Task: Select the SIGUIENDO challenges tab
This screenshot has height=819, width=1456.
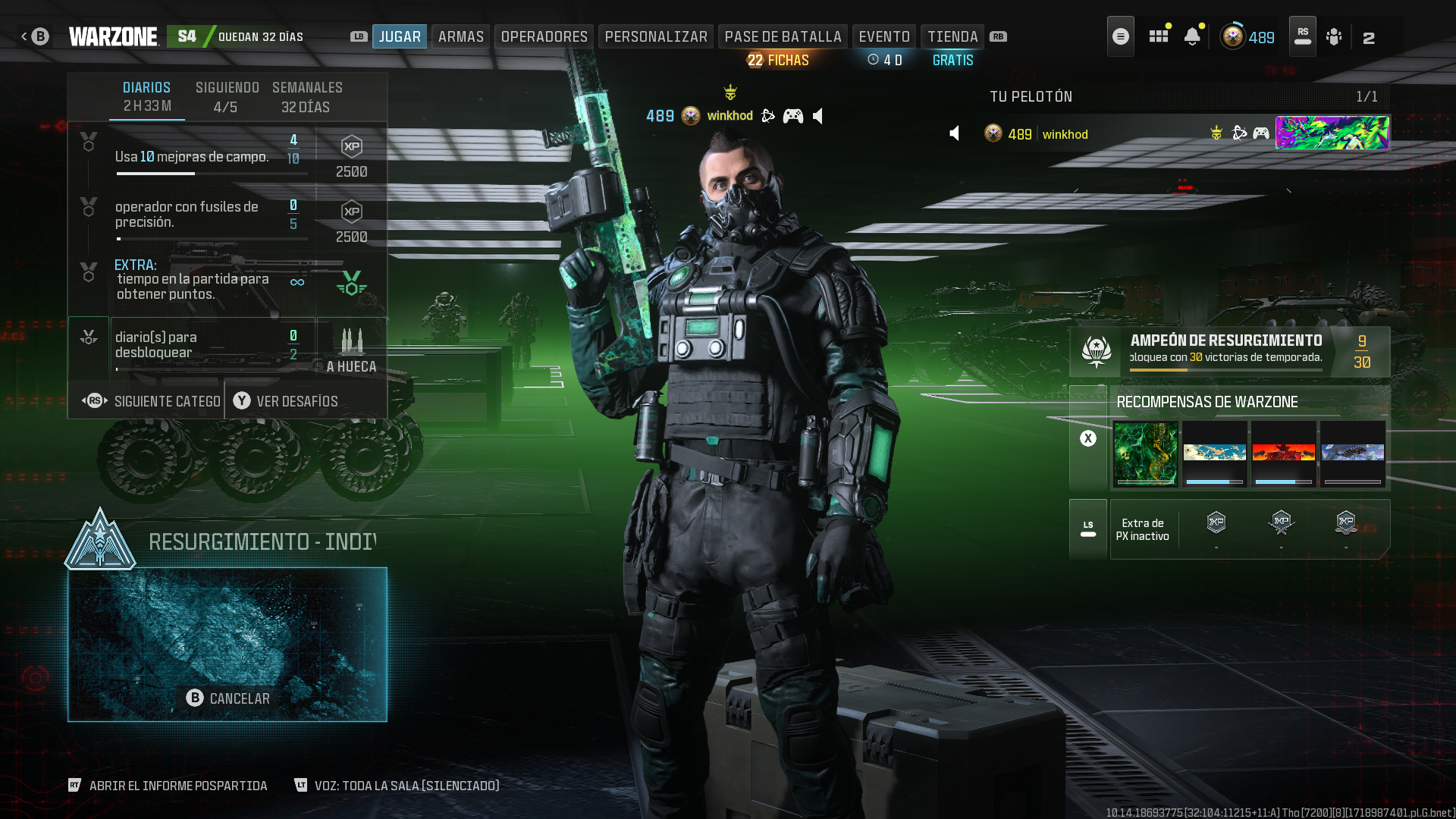Action: click(227, 96)
